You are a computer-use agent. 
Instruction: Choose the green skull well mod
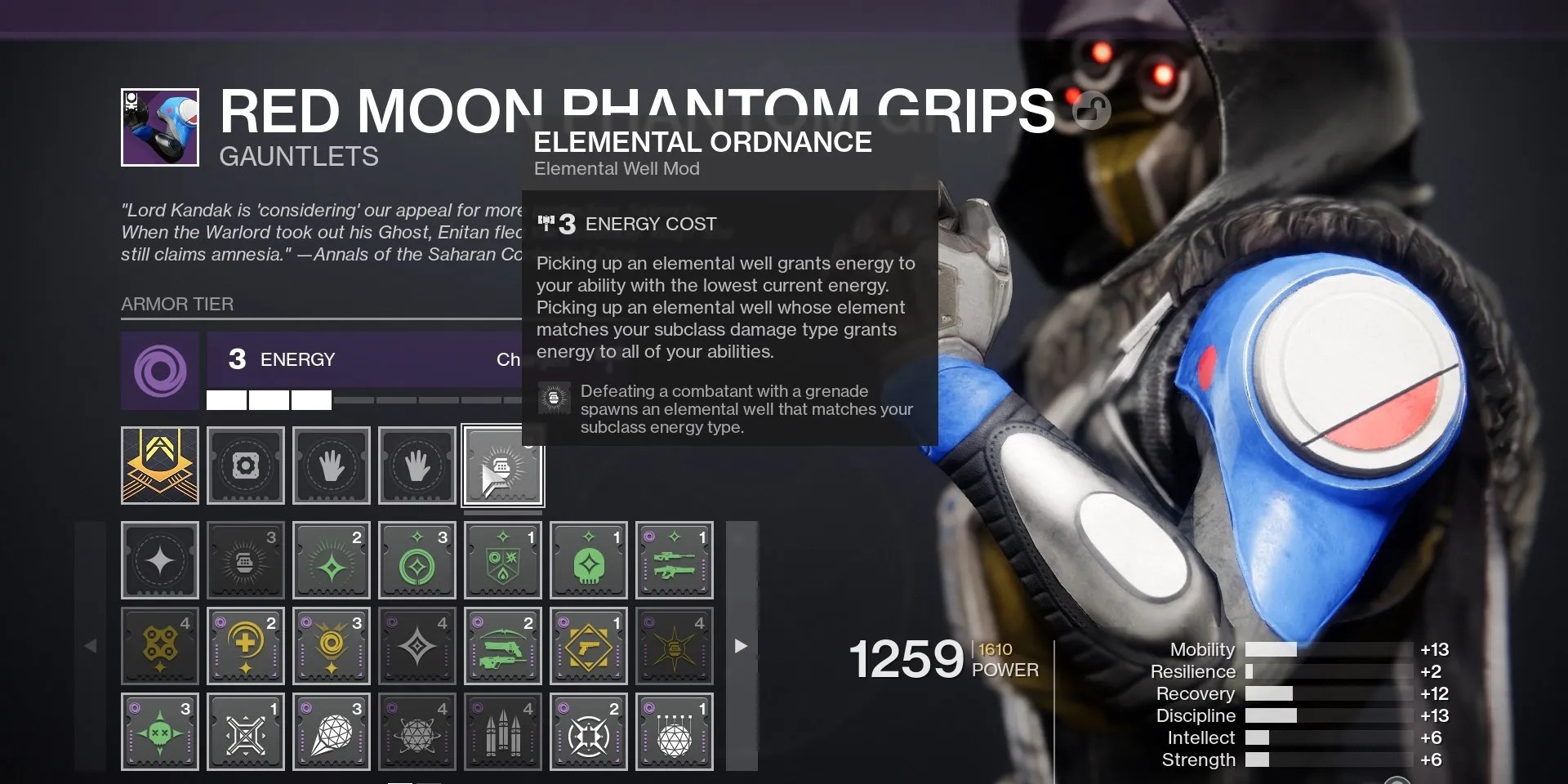pos(589,560)
